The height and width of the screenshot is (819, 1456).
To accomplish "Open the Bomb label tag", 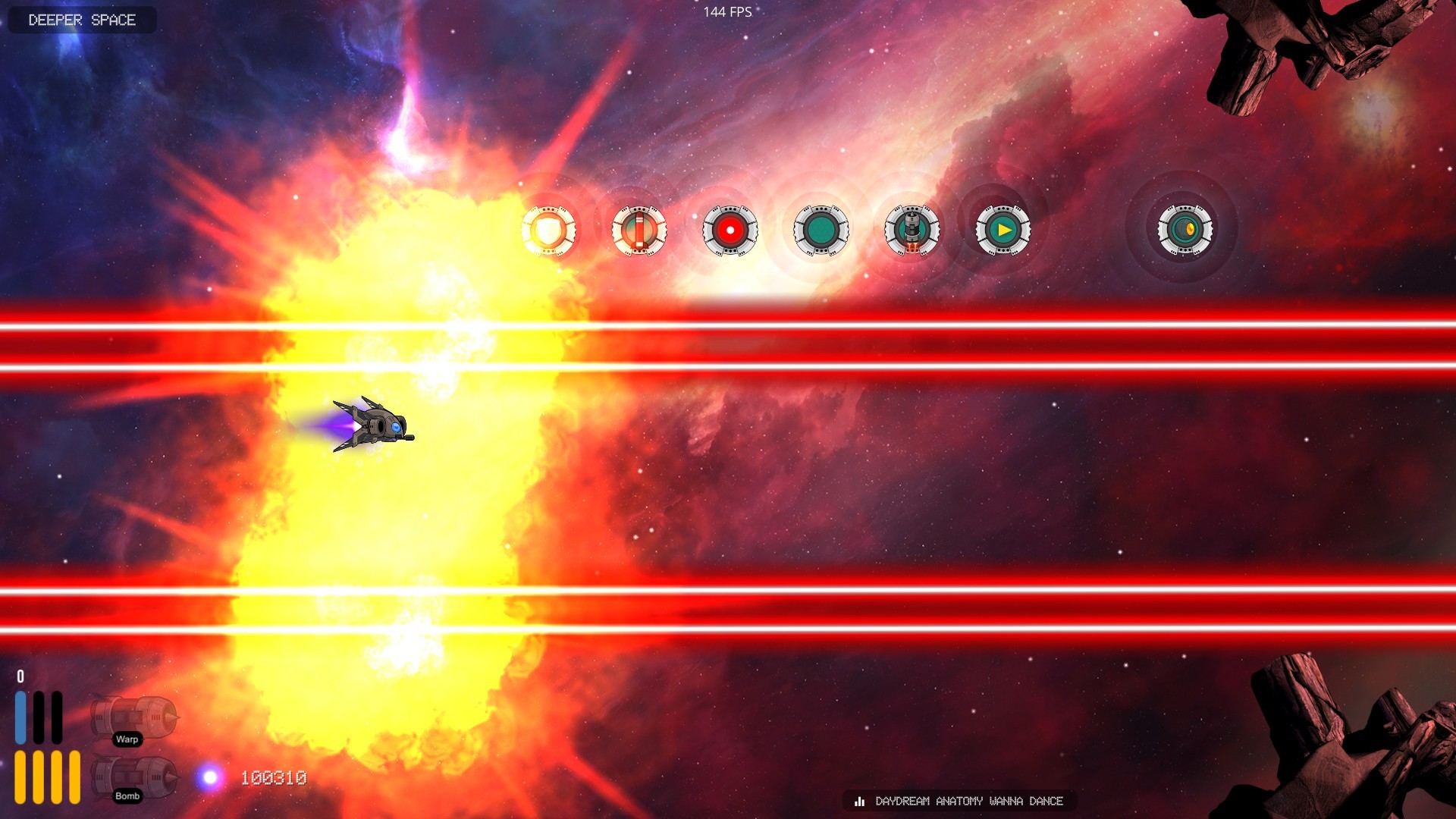I will (x=127, y=796).
